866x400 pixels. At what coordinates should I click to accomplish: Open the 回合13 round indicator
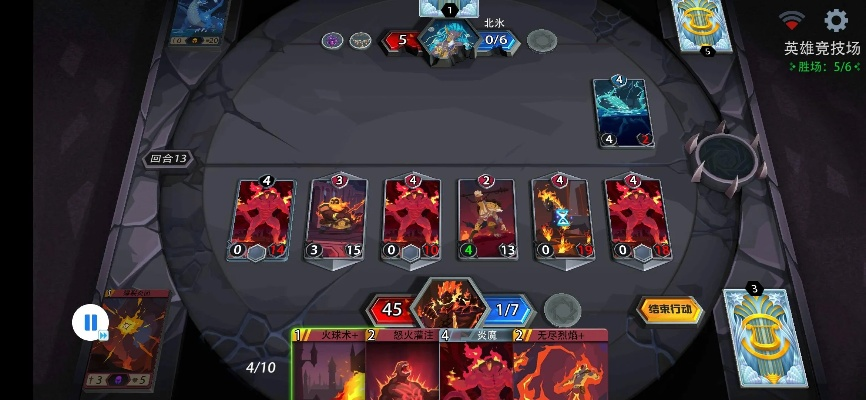coord(168,159)
